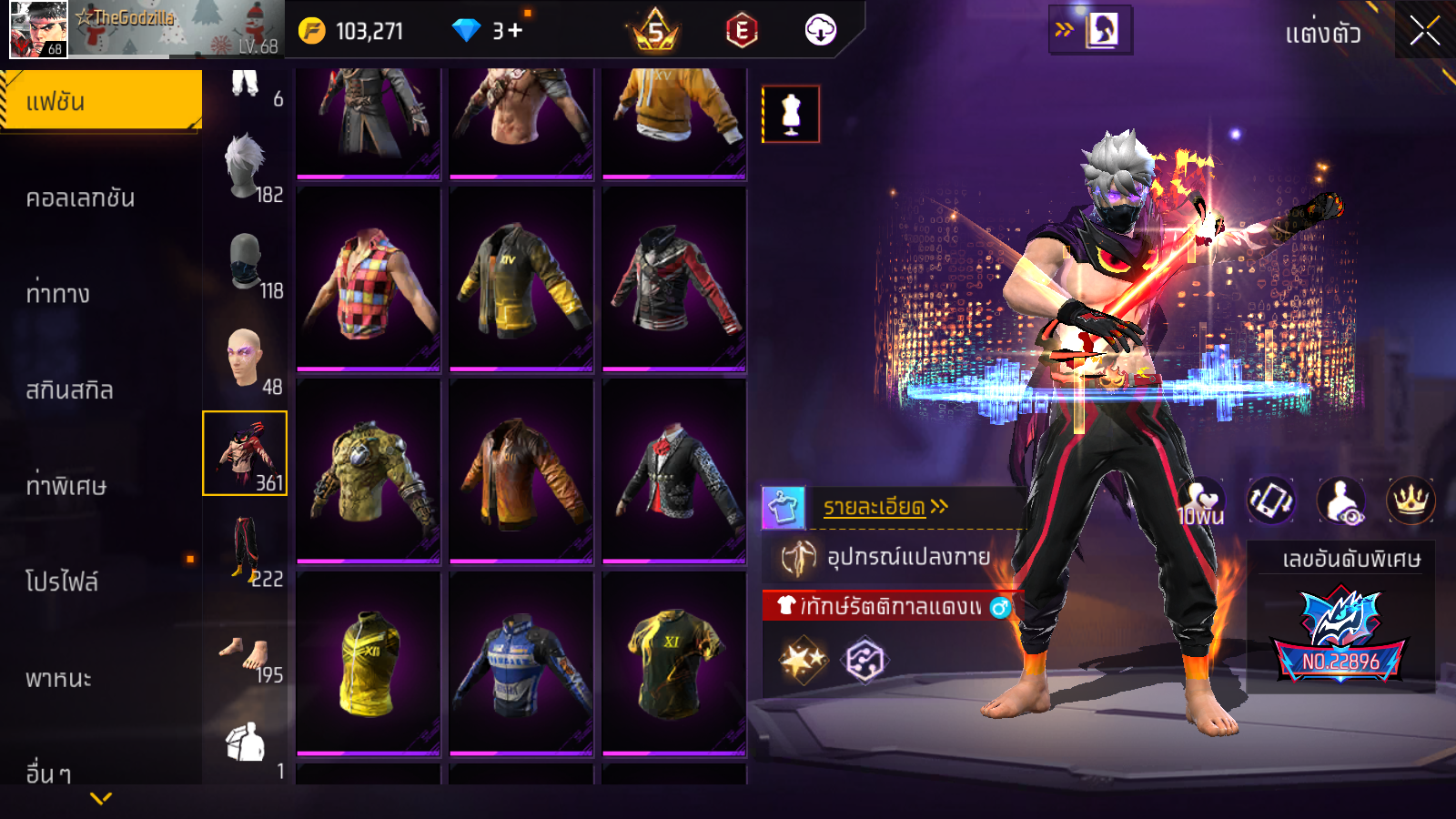This screenshot has height=819, width=1456.
Task: Go to the โปรไฟล์ profile tab
Action: click(x=62, y=581)
